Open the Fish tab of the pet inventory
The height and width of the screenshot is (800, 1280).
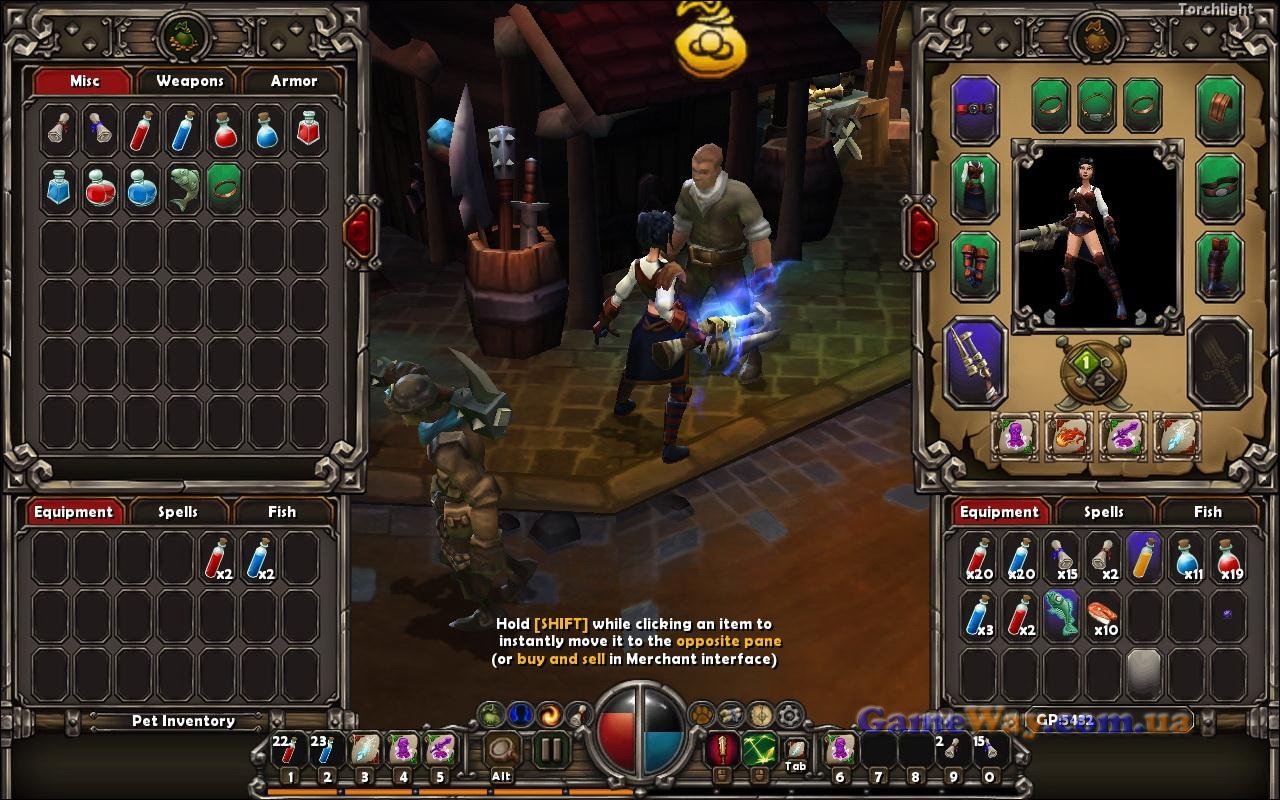[x=282, y=512]
